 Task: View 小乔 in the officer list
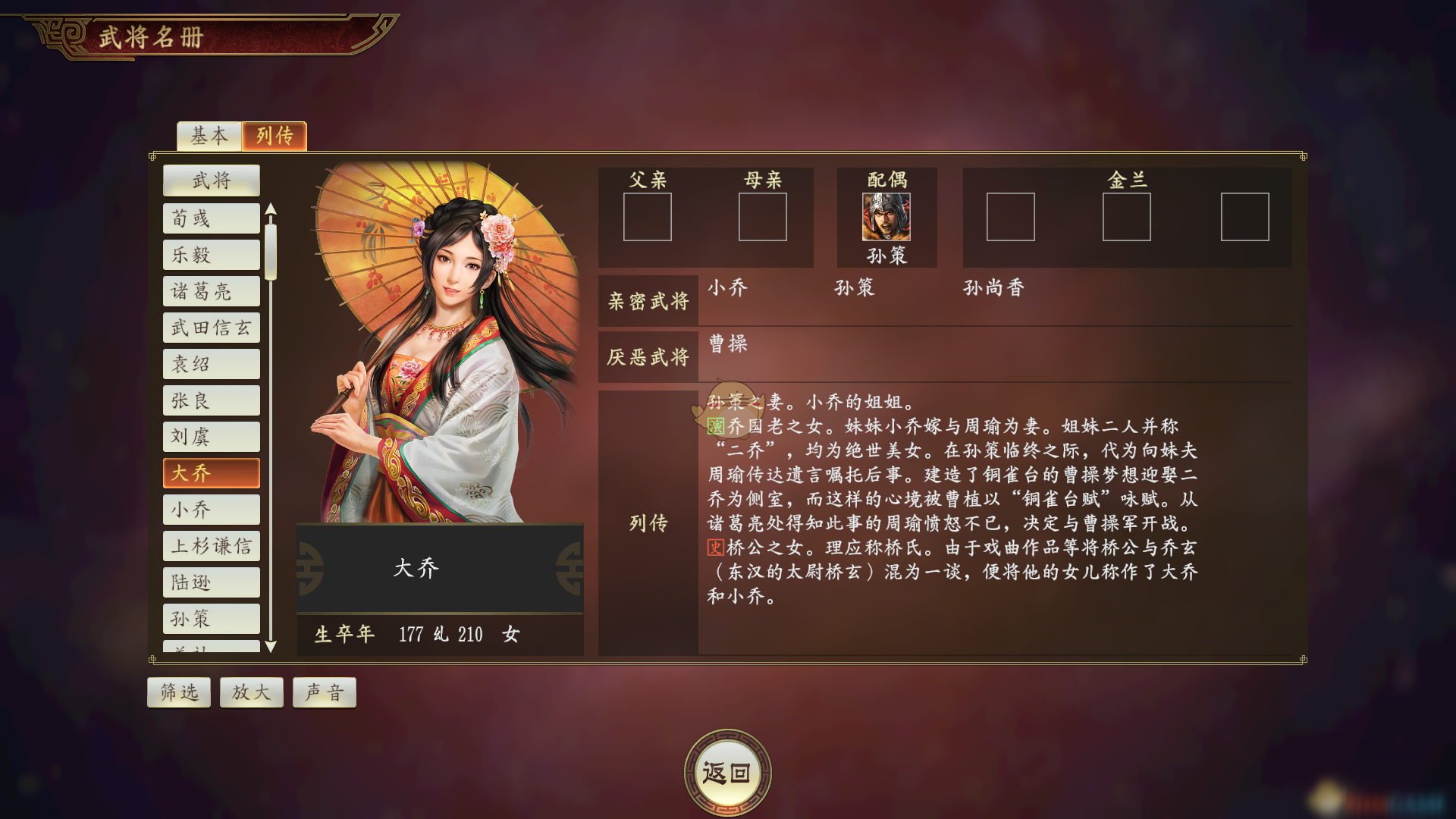211,510
